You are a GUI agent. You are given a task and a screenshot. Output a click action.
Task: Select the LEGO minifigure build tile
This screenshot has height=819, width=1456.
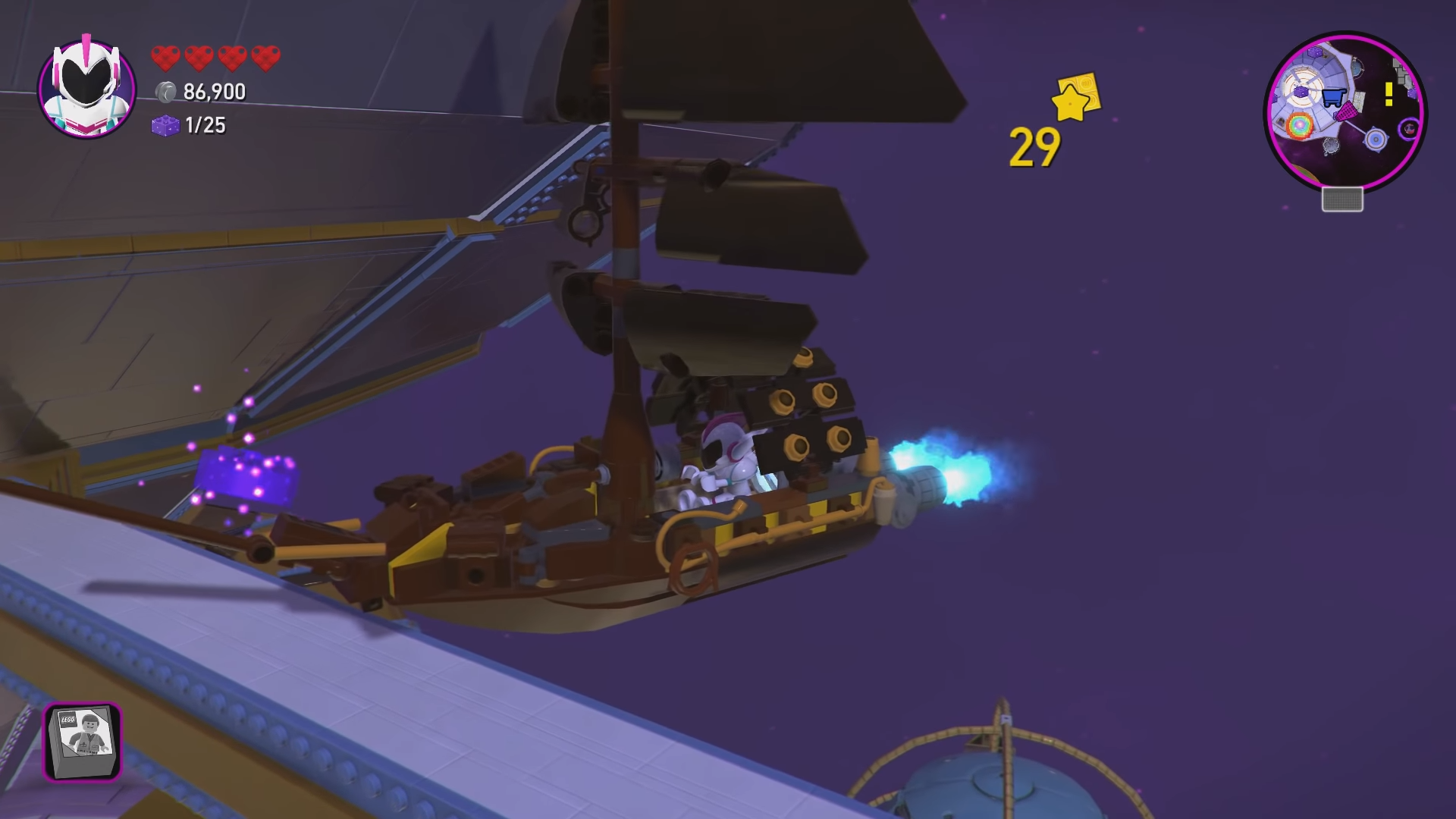(82, 741)
